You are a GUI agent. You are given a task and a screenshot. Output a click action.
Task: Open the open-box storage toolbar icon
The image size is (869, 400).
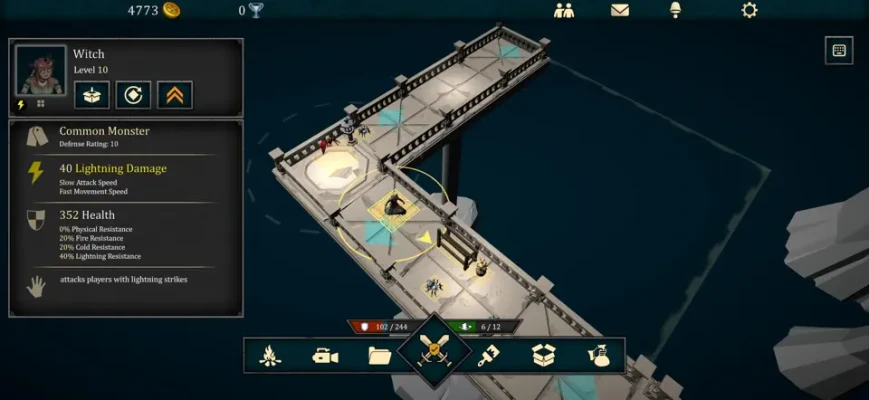543,355
